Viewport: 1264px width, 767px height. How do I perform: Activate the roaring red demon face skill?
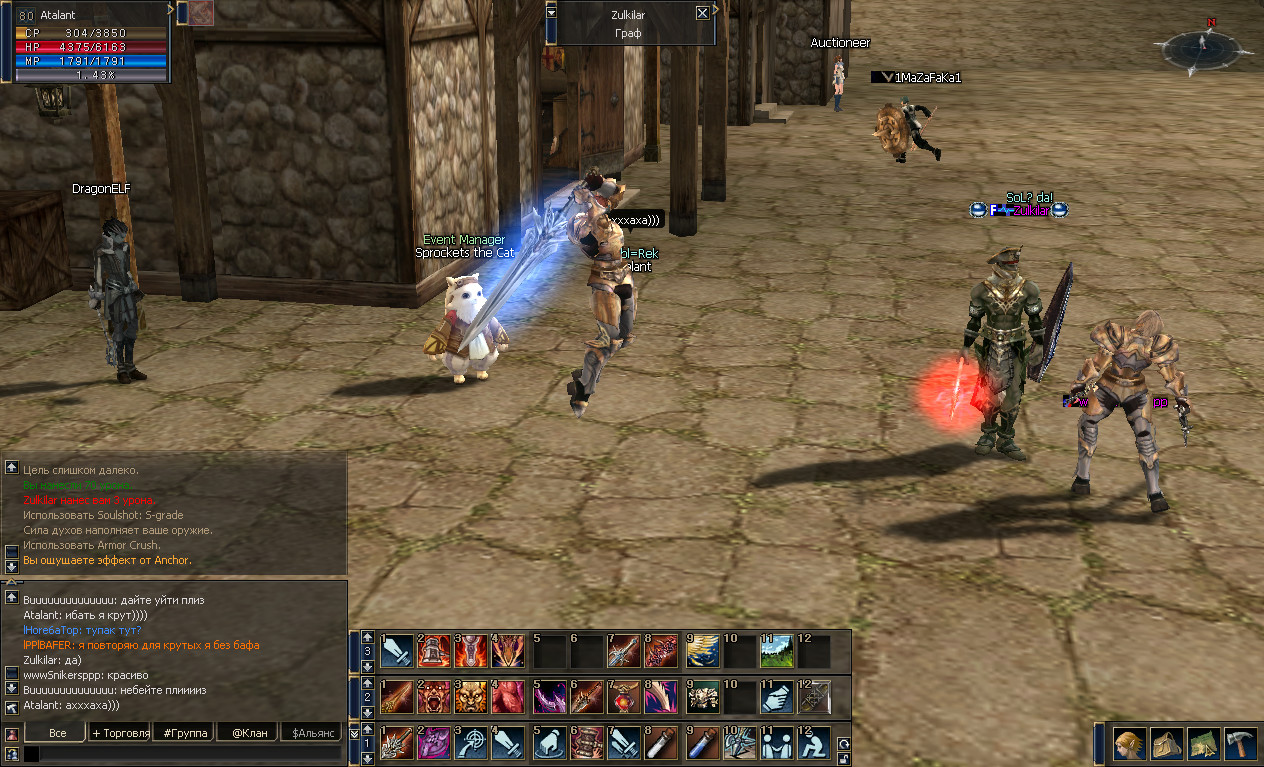(x=435, y=698)
